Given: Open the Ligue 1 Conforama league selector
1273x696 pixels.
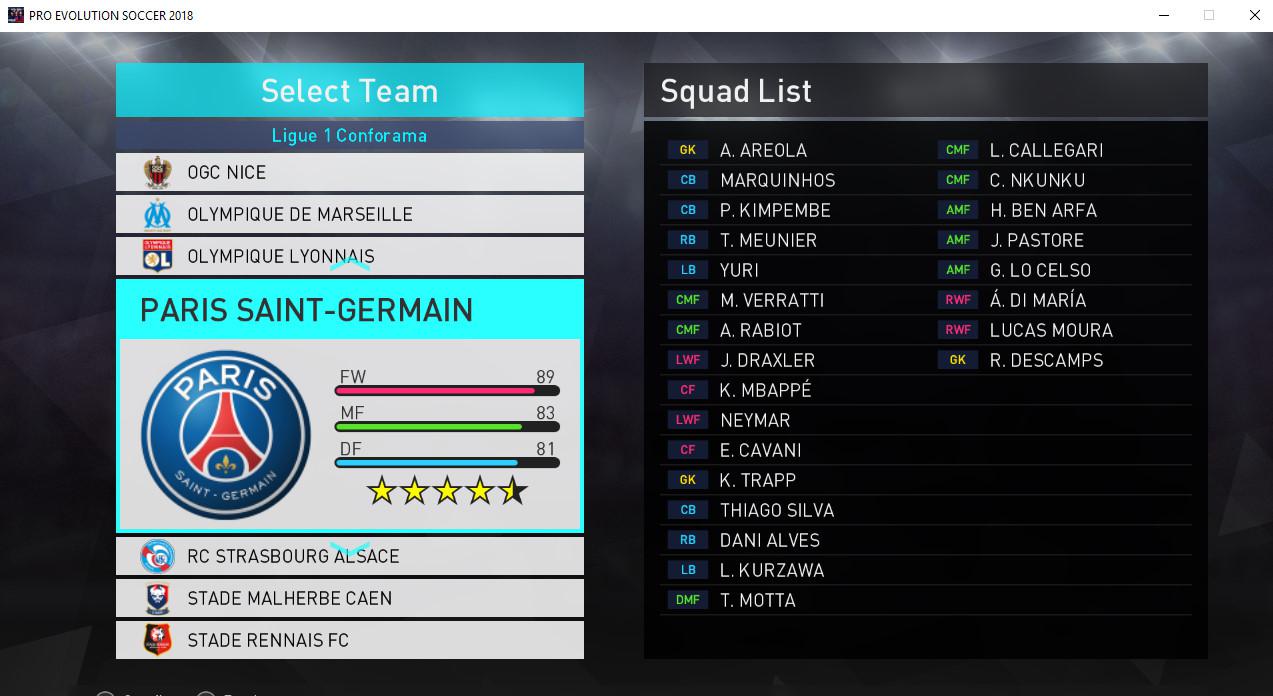Looking at the screenshot, I should point(349,135).
